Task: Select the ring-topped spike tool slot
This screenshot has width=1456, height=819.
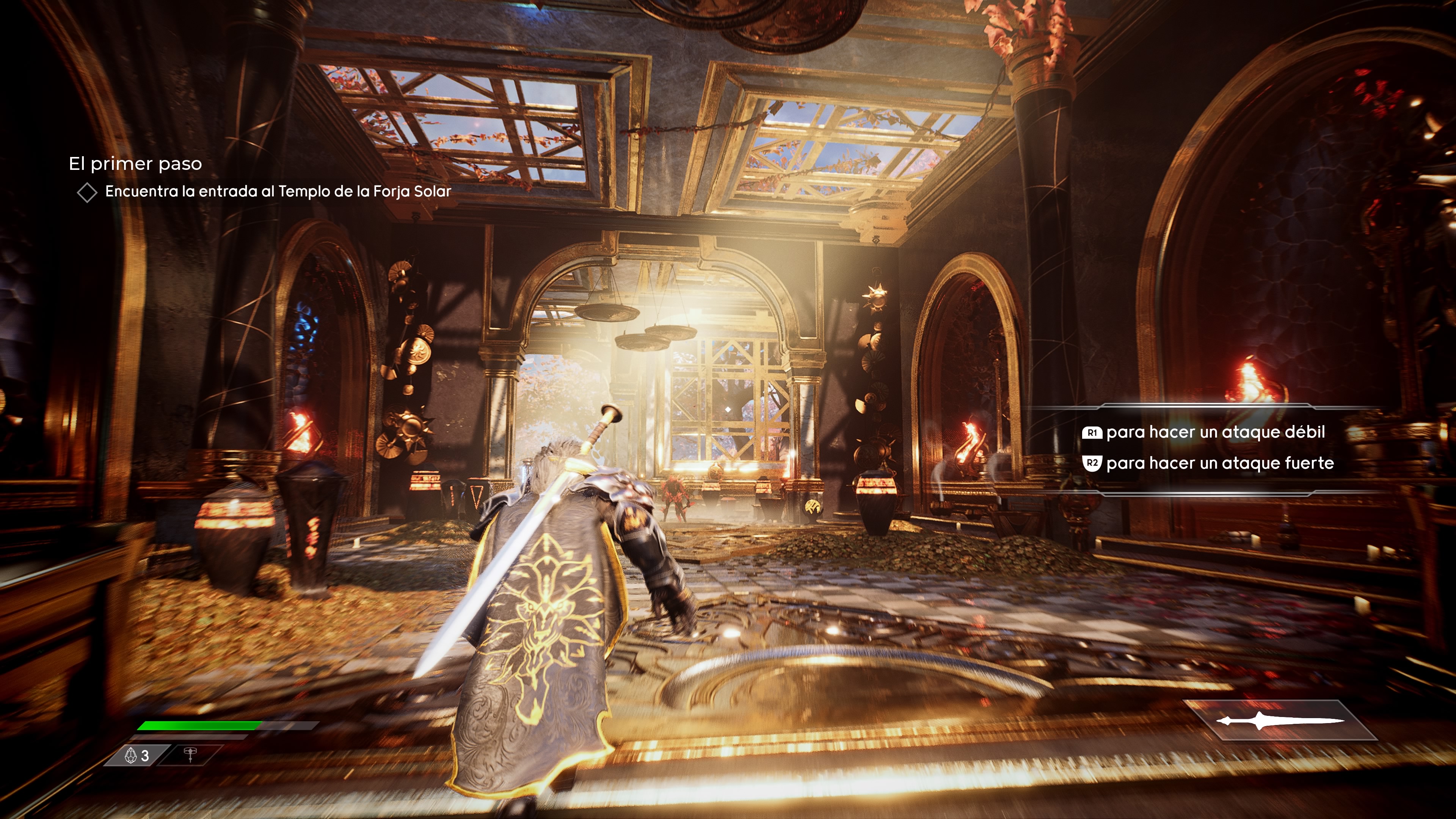Action: point(190,755)
